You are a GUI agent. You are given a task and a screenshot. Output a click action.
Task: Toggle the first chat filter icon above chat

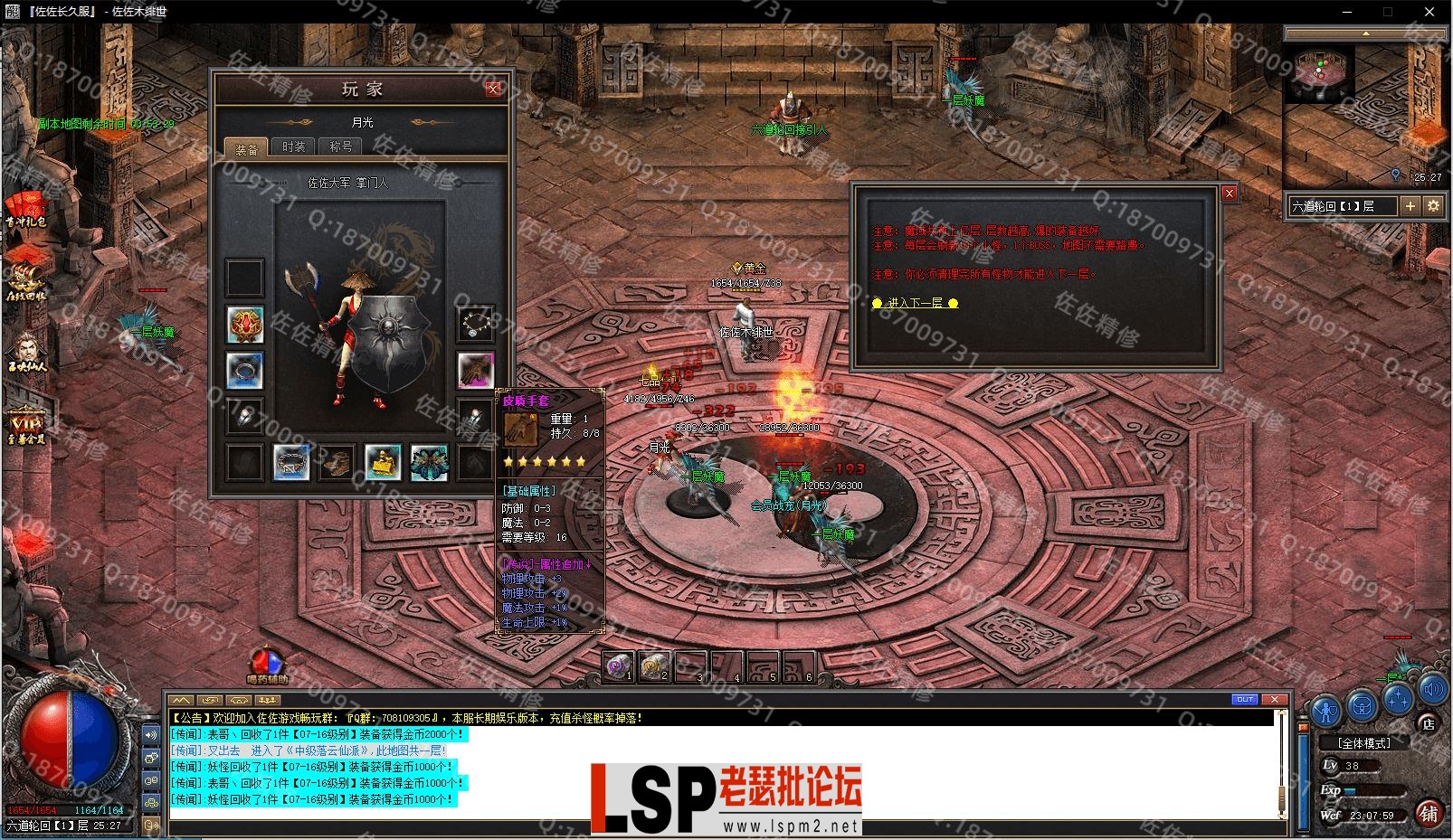[180, 699]
